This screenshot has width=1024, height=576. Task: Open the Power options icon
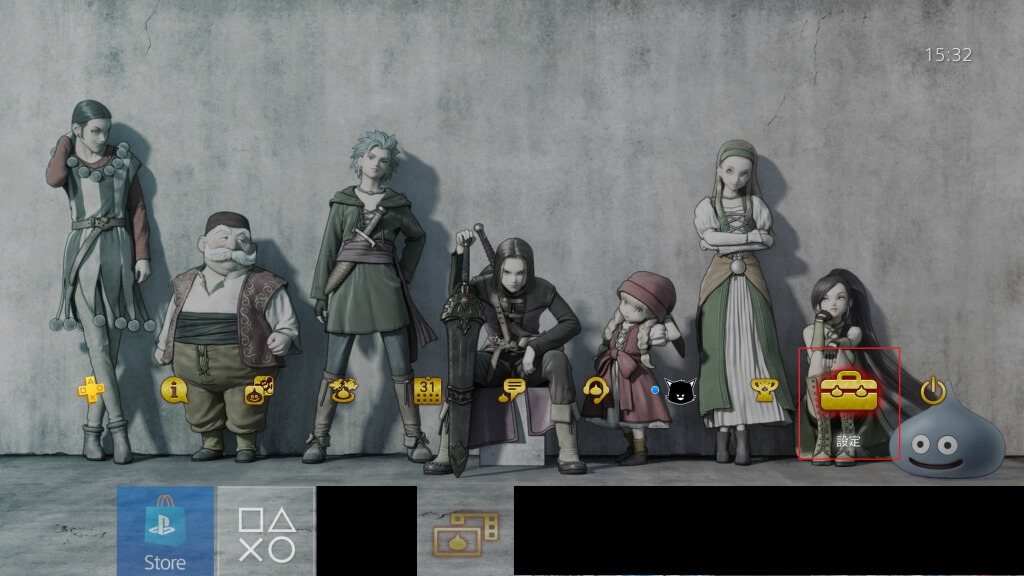[x=933, y=390]
